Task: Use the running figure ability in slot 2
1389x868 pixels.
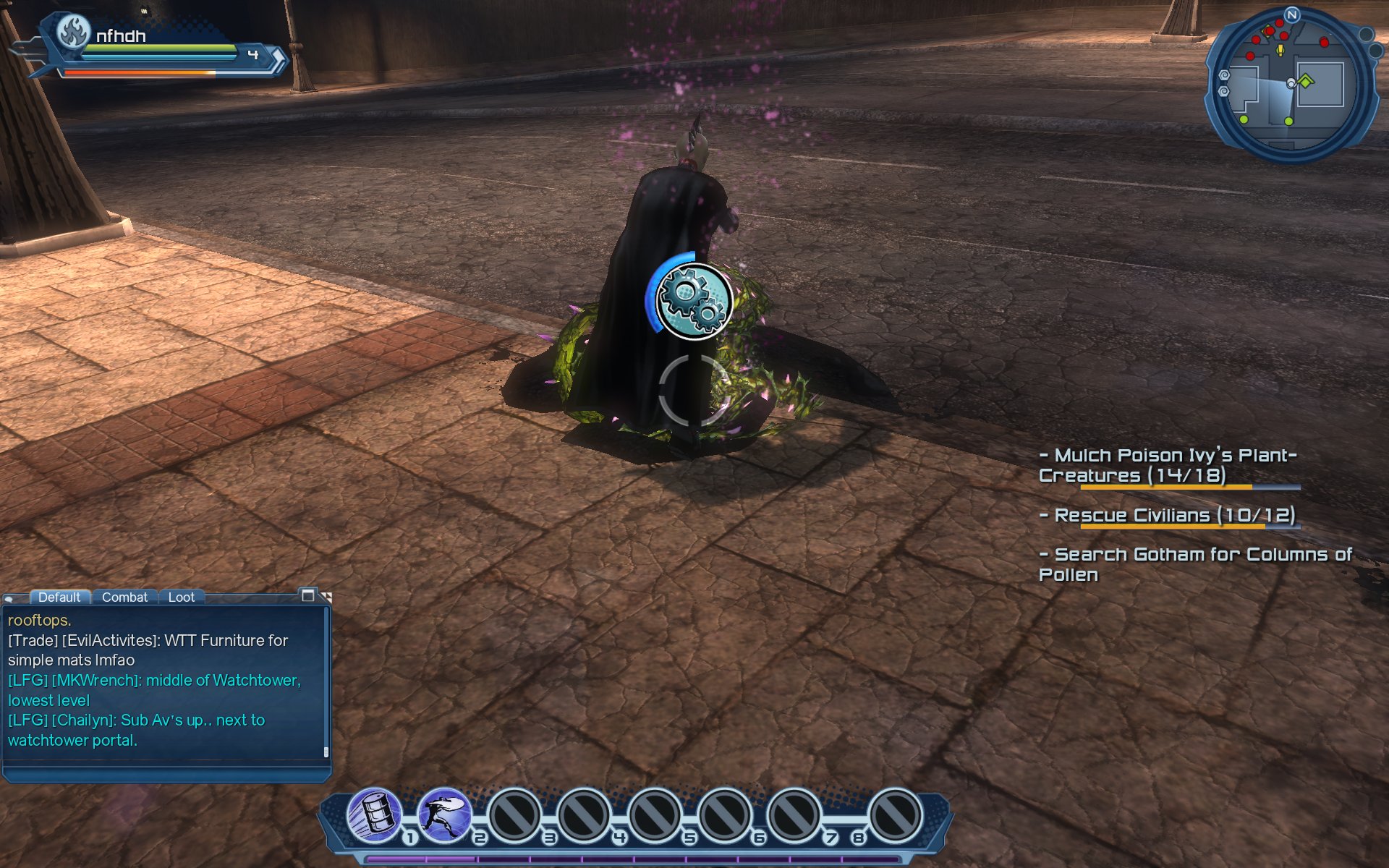Action: click(443, 814)
